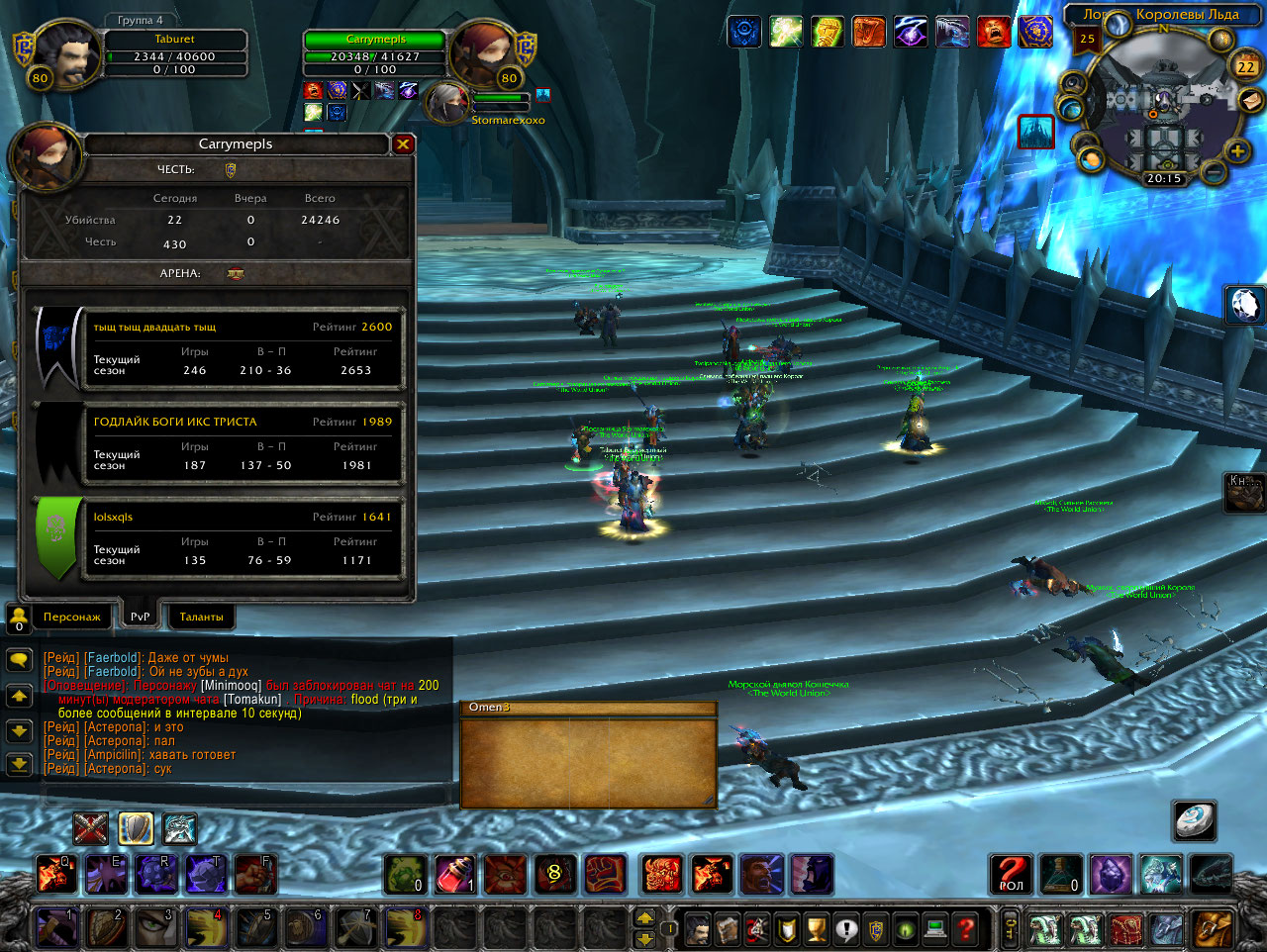Open the key ring button
This screenshot has height=952, width=1267.
(1010, 929)
